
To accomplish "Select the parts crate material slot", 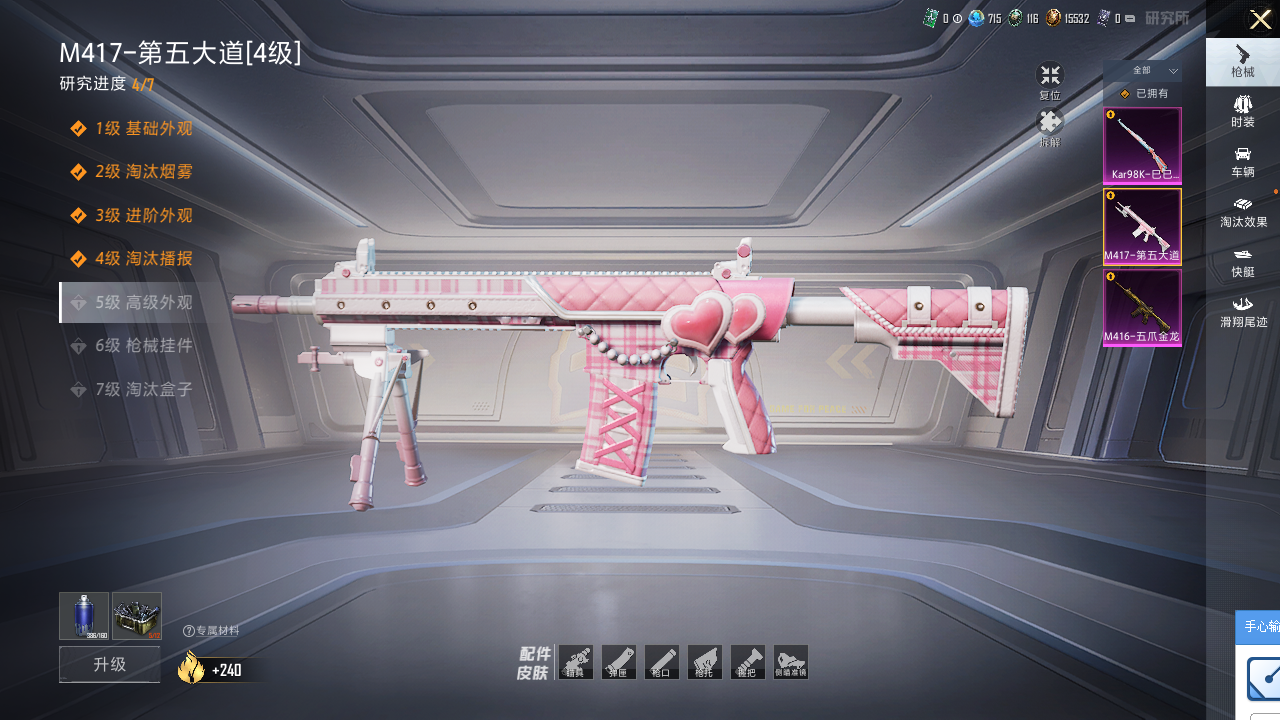I will pos(137,615).
